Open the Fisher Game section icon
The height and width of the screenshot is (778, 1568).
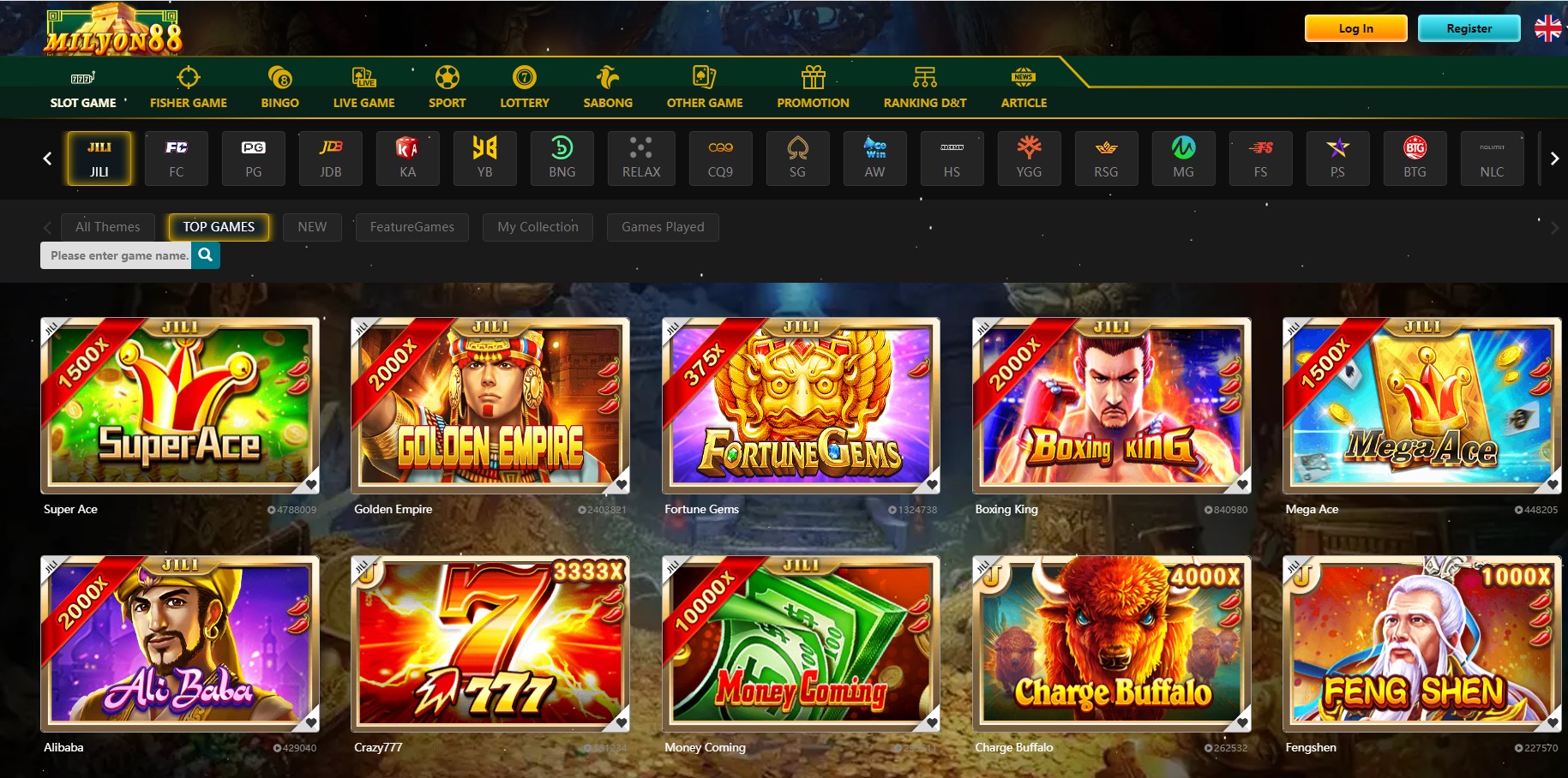188,75
